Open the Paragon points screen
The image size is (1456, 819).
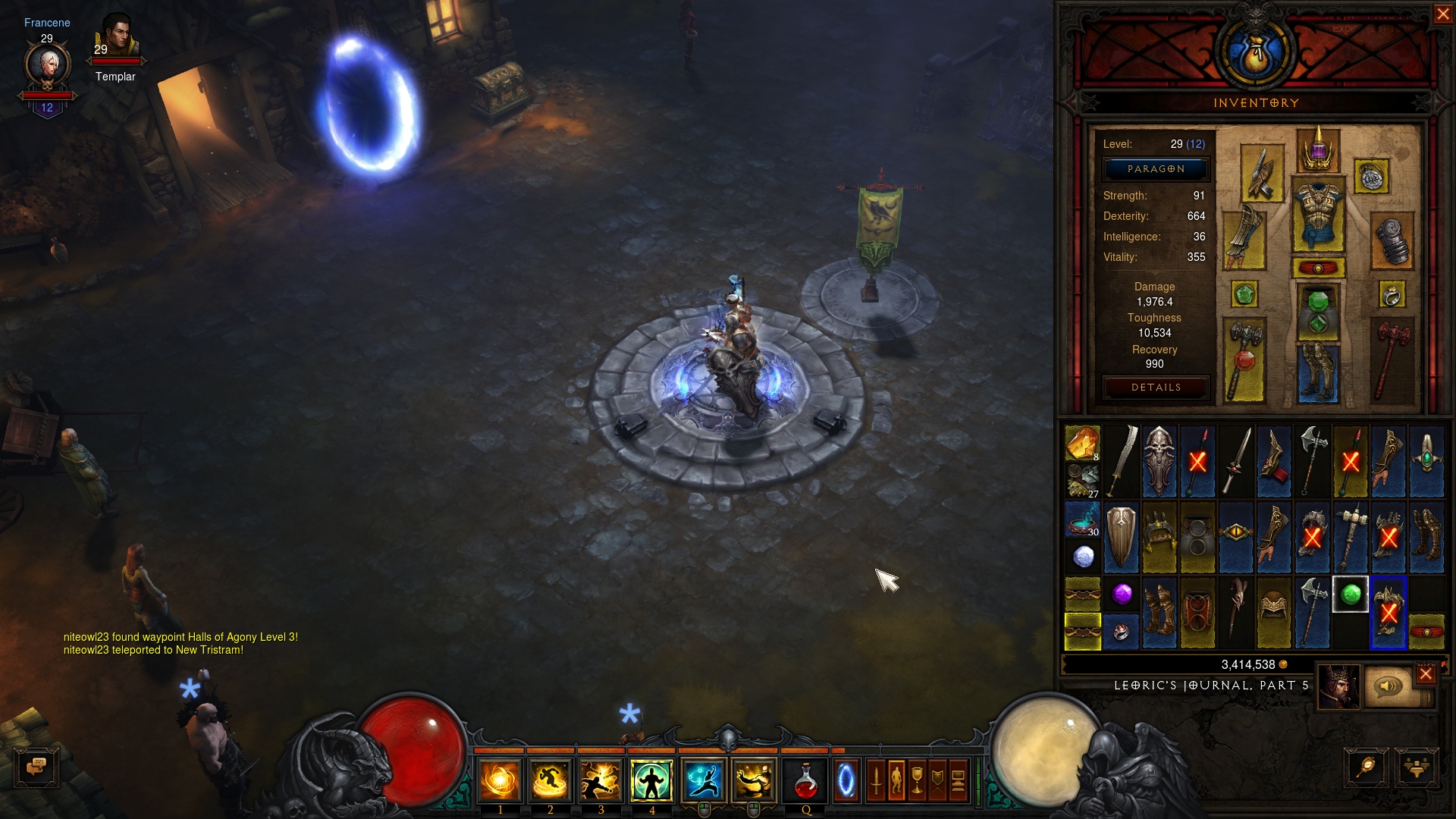(x=1156, y=169)
